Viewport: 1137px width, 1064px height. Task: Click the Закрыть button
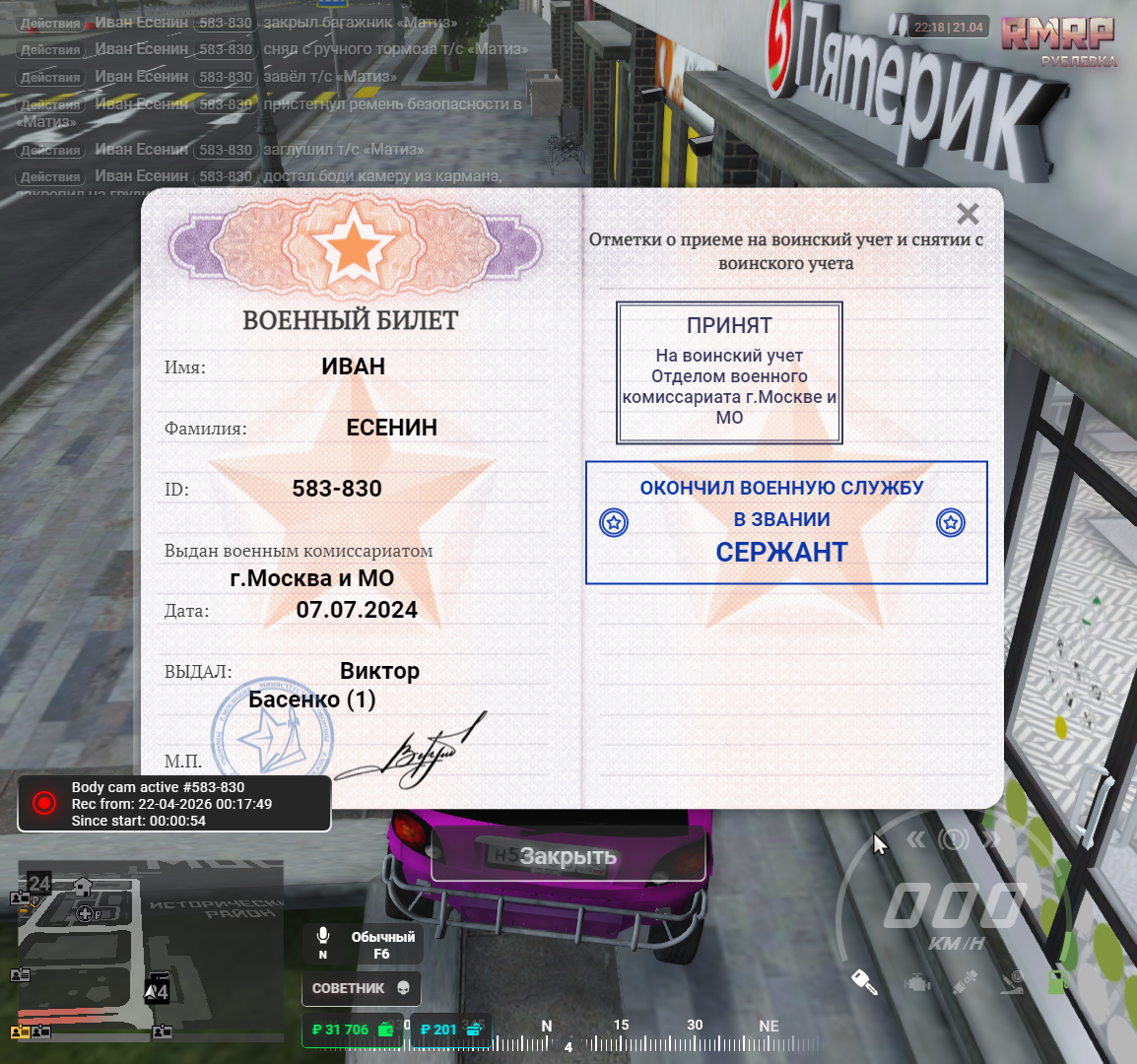[x=568, y=856]
